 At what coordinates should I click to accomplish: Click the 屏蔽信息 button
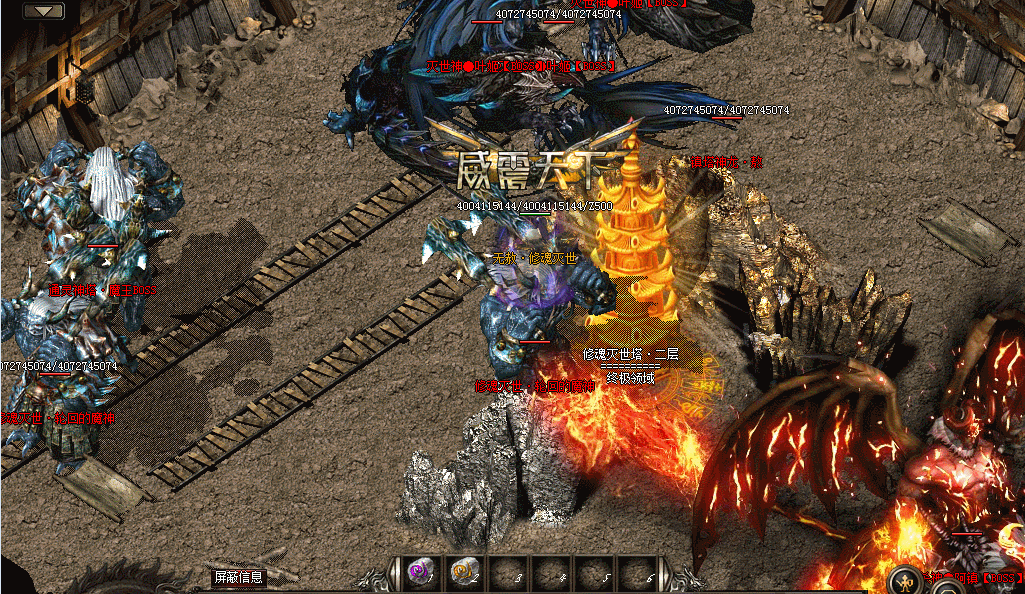coord(239,577)
